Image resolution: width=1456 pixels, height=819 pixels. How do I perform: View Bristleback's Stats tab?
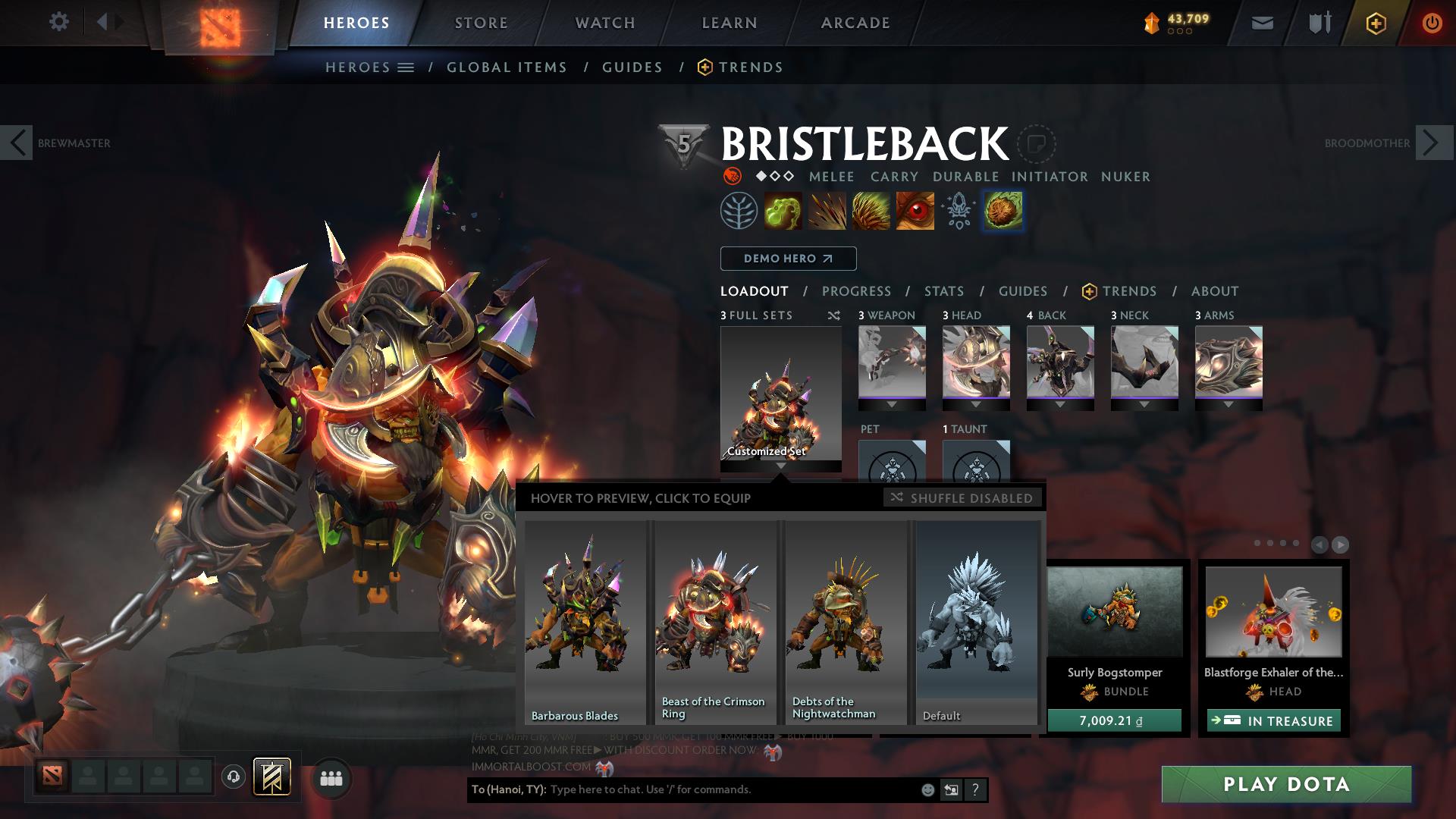click(x=944, y=291)
